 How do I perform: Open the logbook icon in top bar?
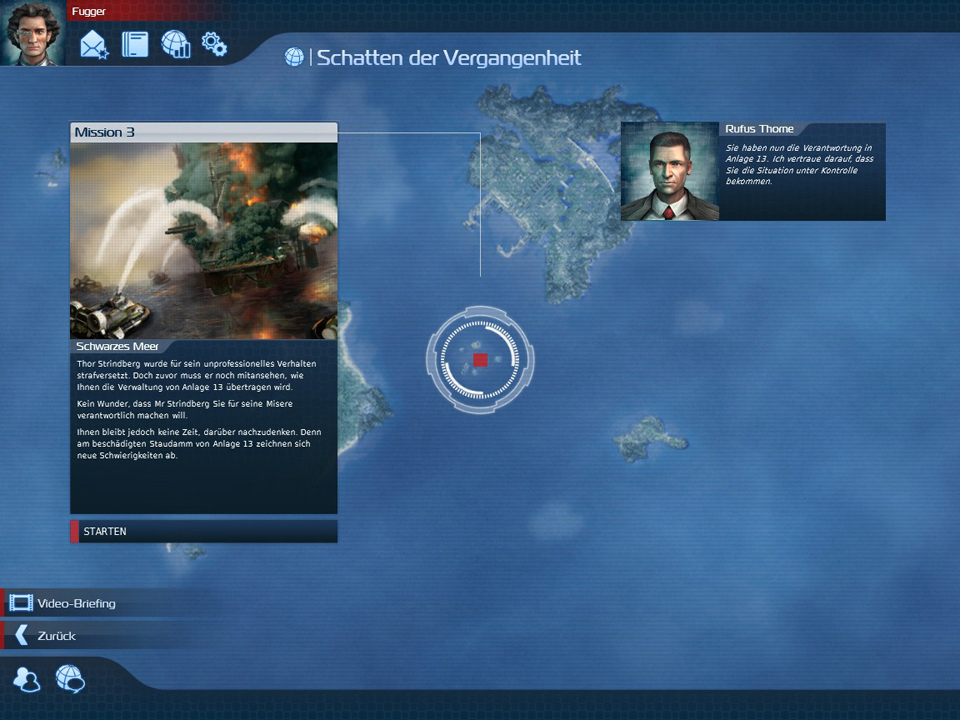[135, 44]
